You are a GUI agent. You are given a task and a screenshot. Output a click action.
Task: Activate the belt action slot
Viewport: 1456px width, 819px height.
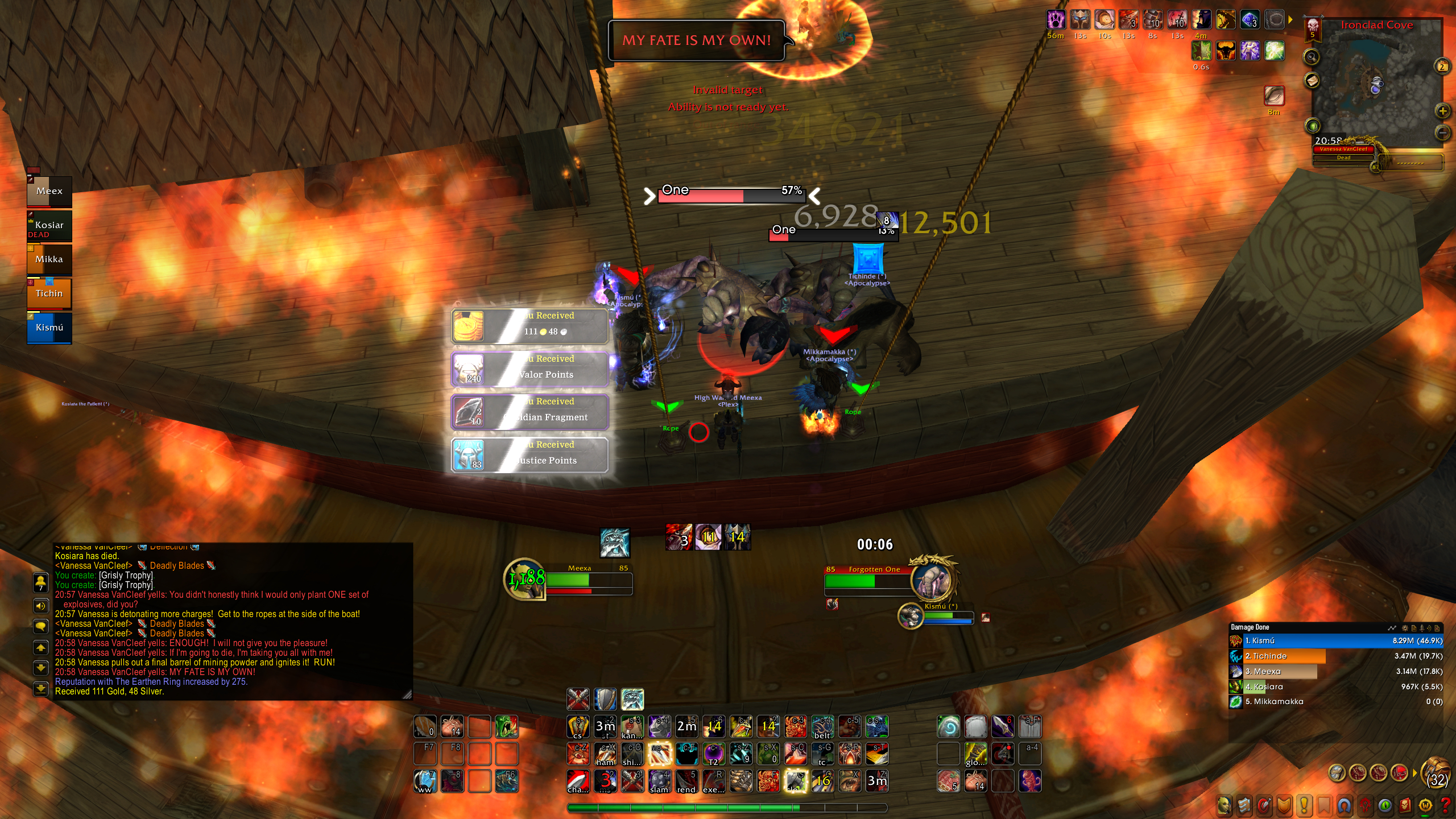822,727
